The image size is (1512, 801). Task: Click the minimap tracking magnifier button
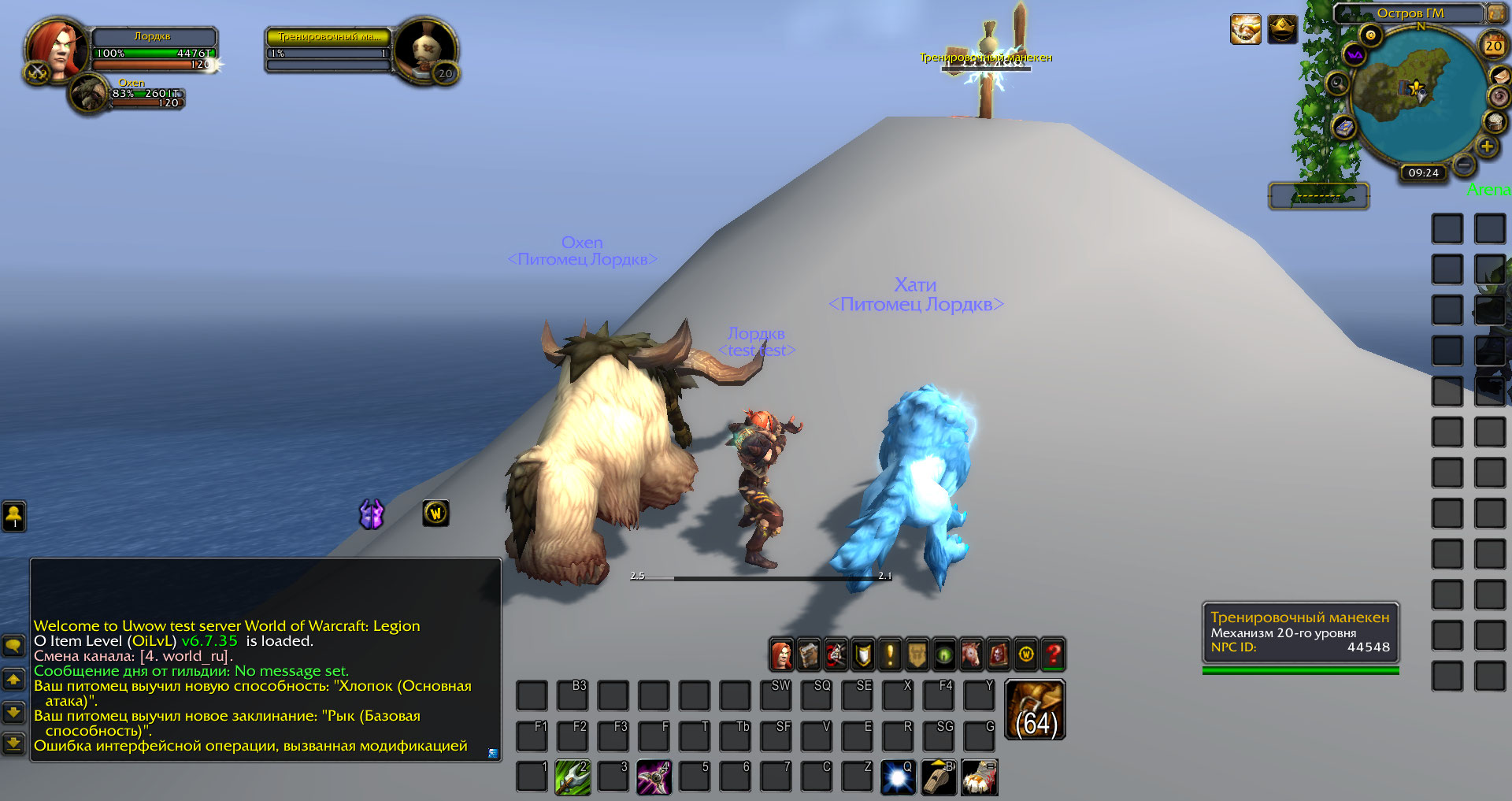click(x=1337, y=83)
